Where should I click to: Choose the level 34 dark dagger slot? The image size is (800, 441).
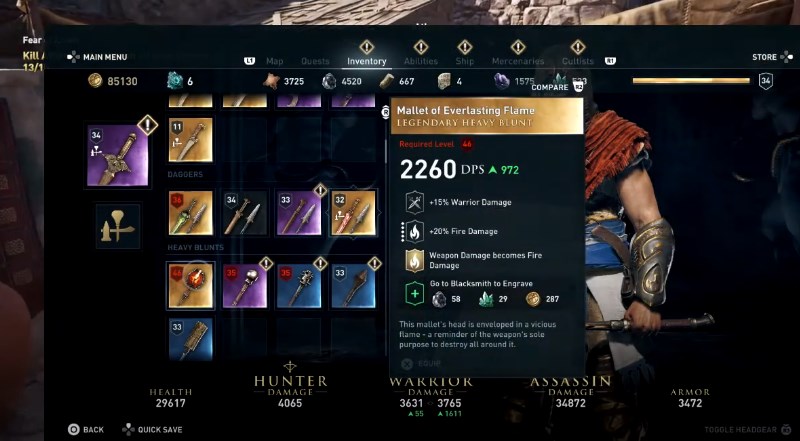tap(244, 213)
